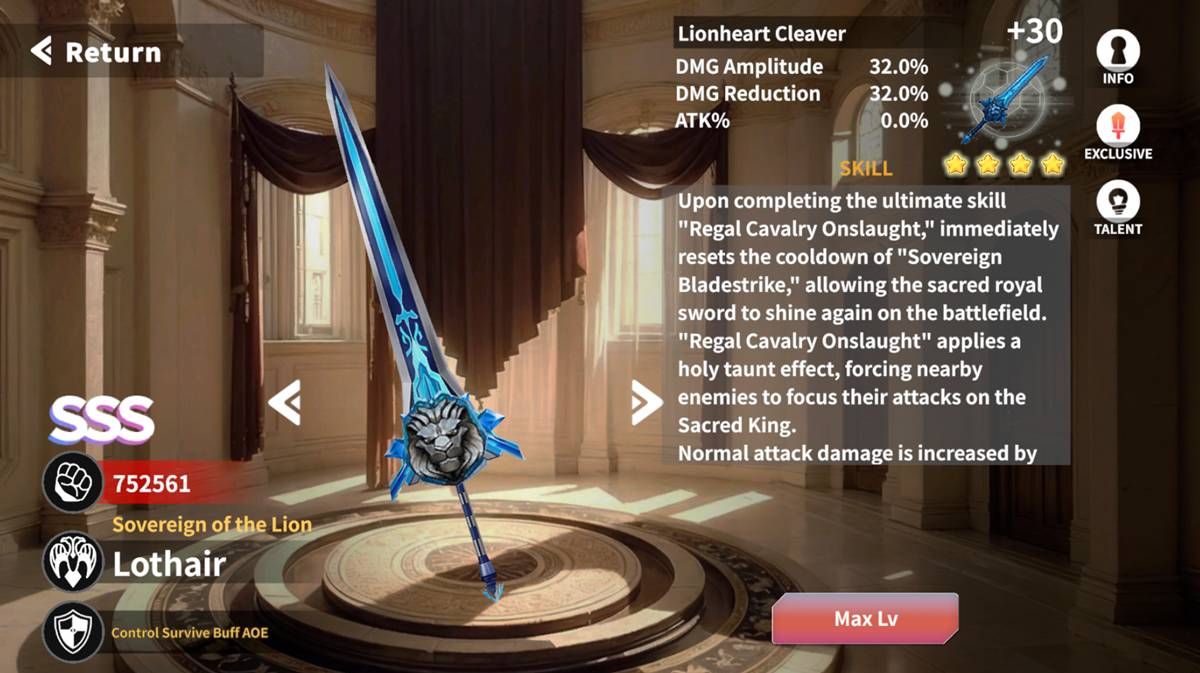Click the Max Lv button
The height and width of the screenshot is (673, 1200).
[x=865, y=618]
